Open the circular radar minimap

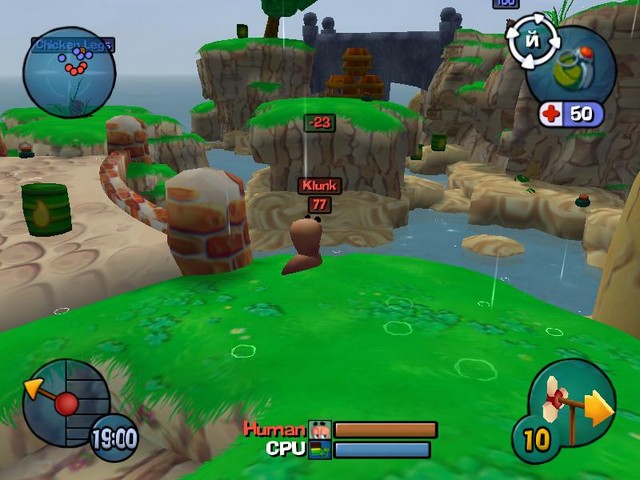[70, 72]
